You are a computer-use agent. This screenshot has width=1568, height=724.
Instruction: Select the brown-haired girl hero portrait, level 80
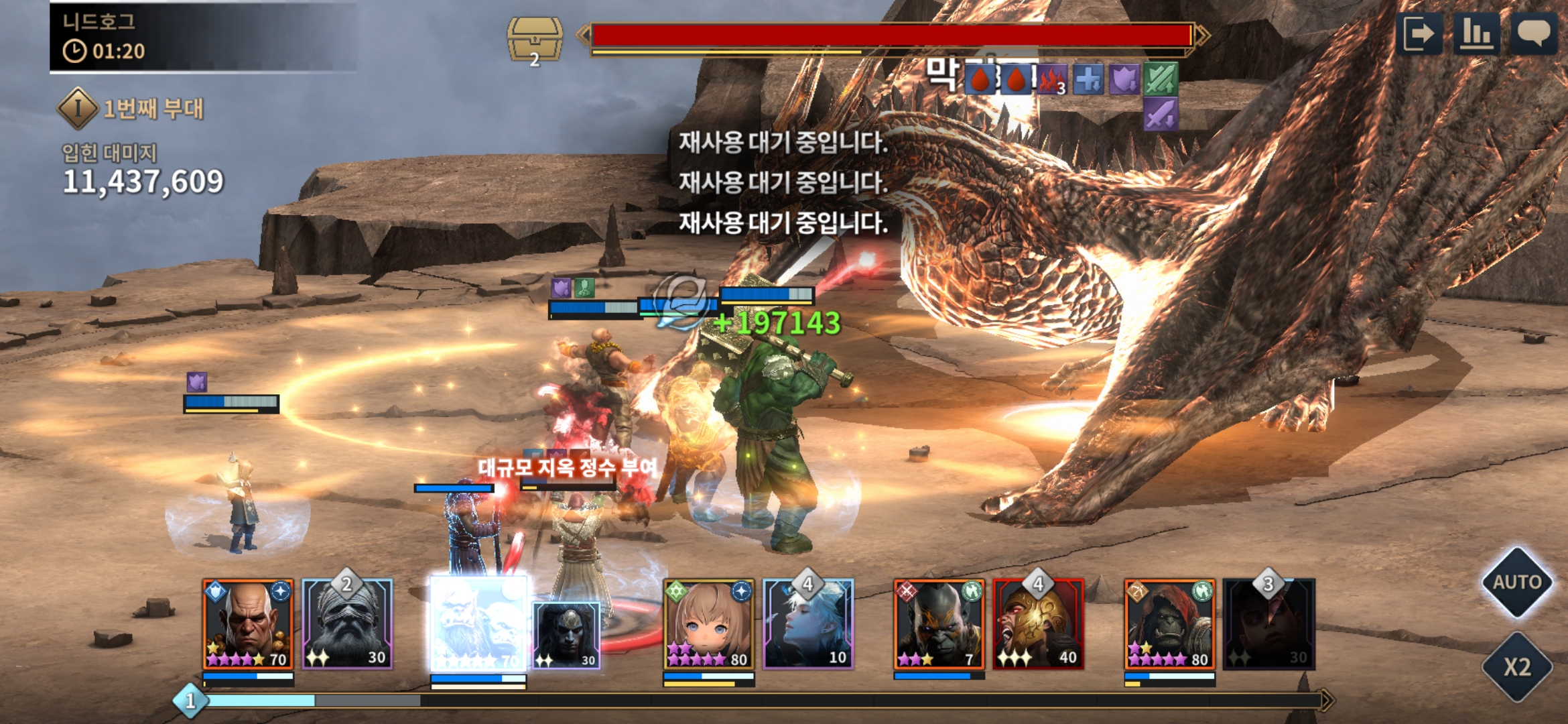tap(708, 624)
